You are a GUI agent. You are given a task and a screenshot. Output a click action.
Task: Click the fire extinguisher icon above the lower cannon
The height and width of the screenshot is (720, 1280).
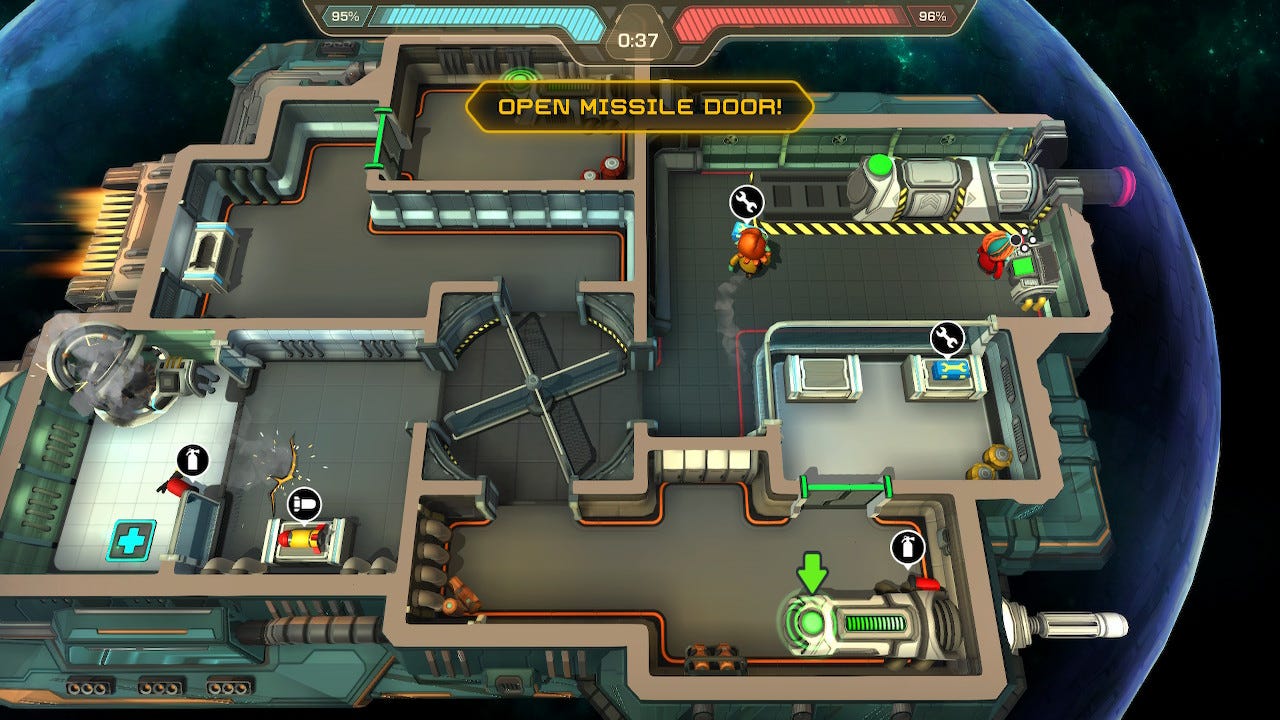[x=907, y=547]
